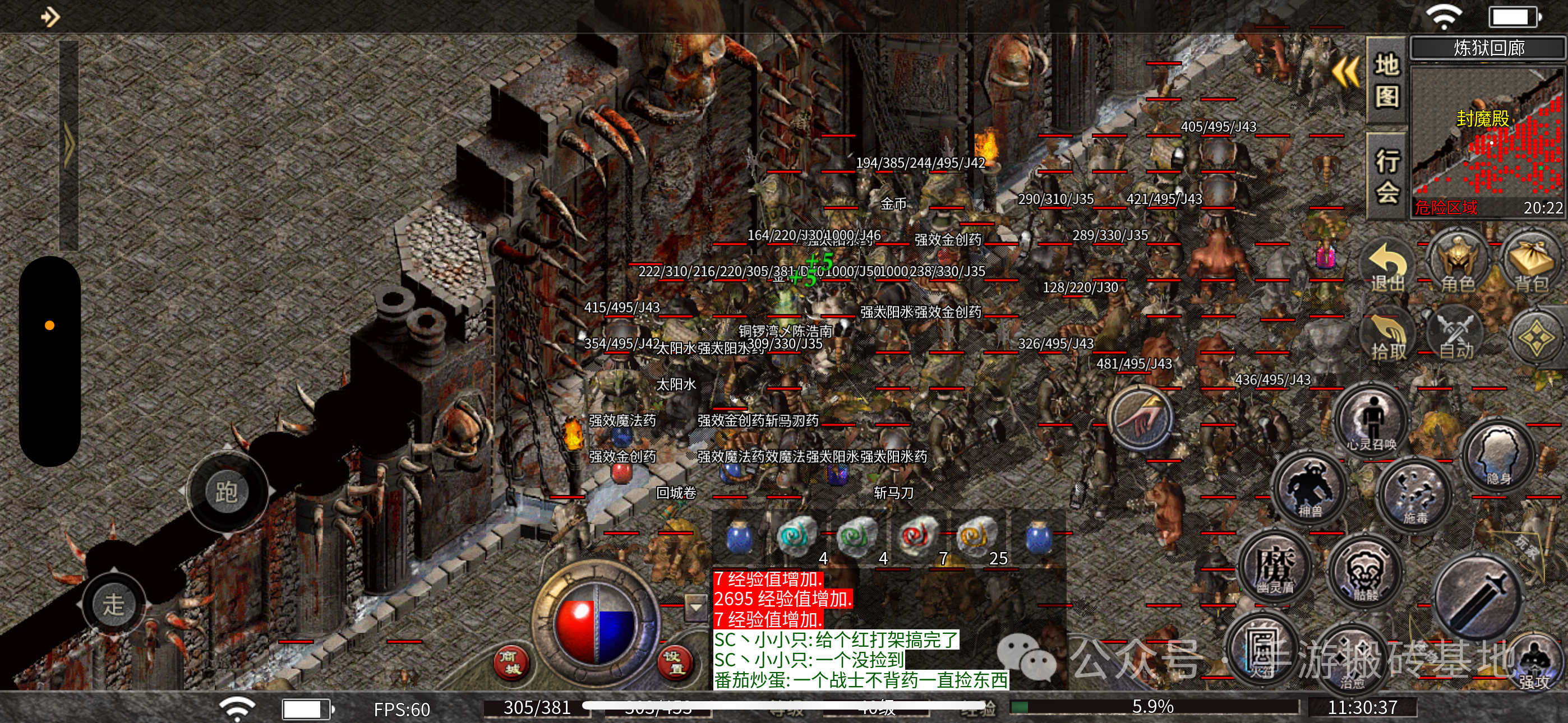This screenshot has width=1568, height=723.
Task: Open the 设置 settings
Action: (676, 662)
